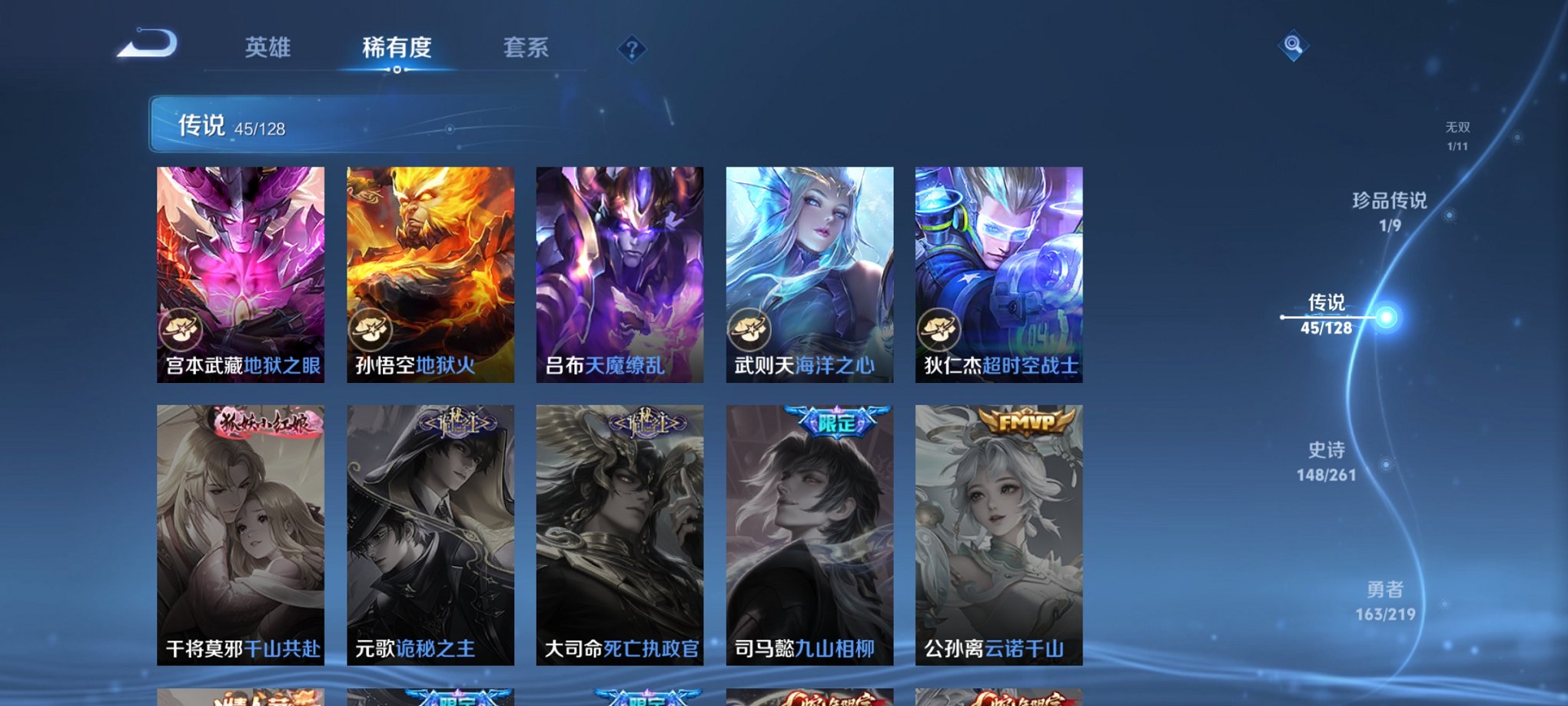This screenshot has height=706, width=1568.
Task: Select the 无双 rarity category
Action: 1459,131
